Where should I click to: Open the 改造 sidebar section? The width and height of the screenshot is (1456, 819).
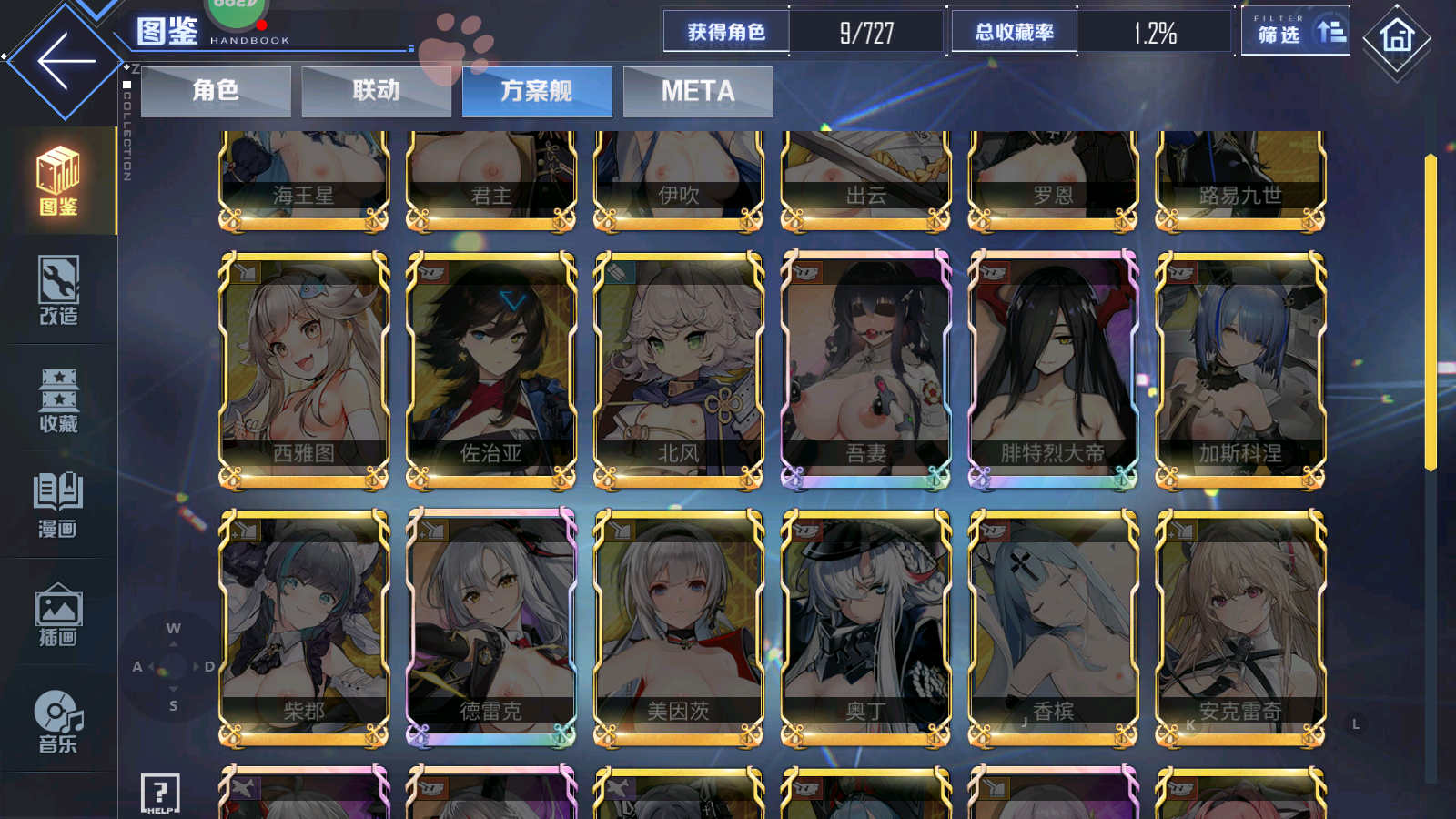(58, 291)
